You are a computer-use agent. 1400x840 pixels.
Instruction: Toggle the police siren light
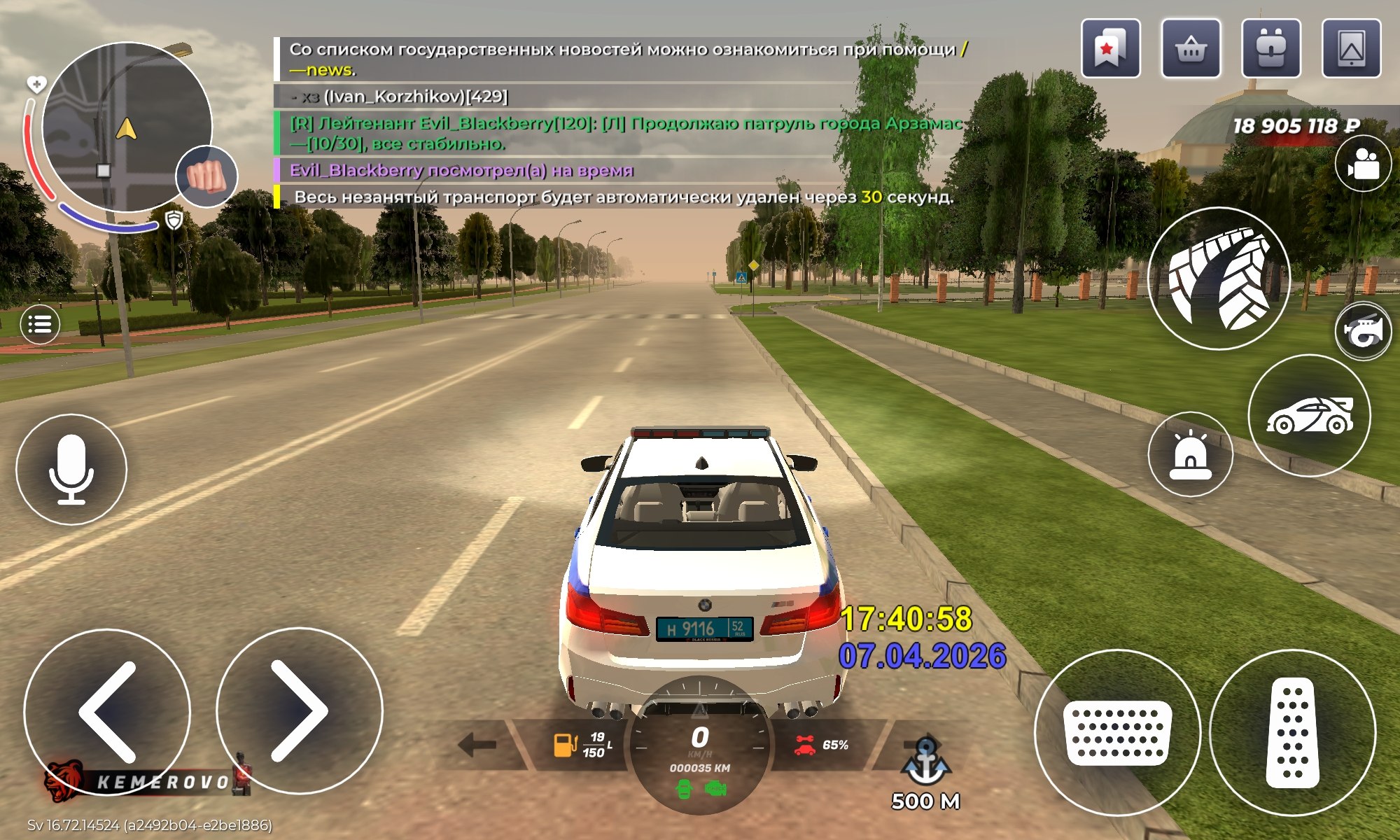pyautogui.click(x=1190, y=454)
